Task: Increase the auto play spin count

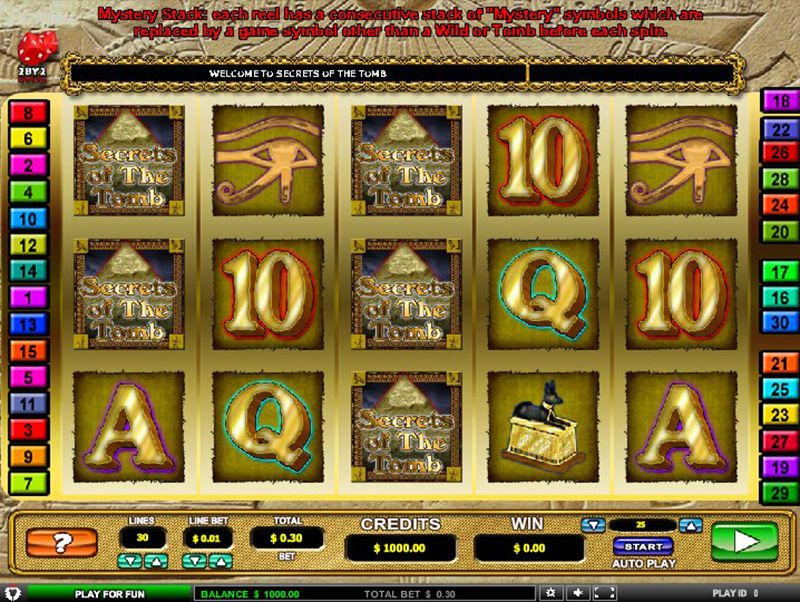Action: click(690, 525)
